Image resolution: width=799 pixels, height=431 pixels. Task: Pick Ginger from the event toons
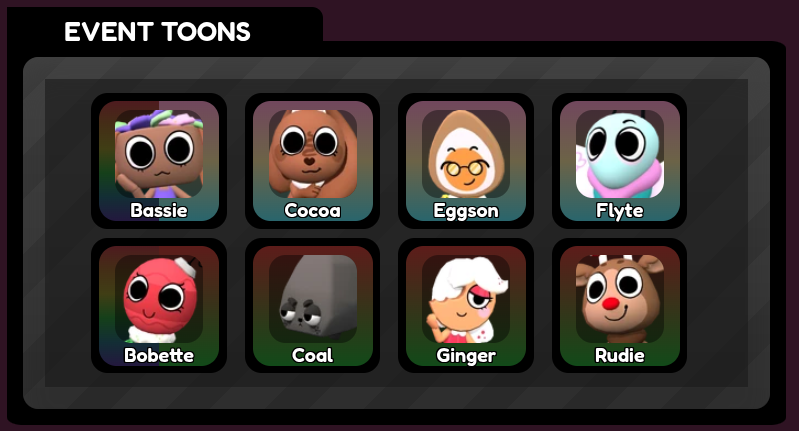tap(466, 305)
